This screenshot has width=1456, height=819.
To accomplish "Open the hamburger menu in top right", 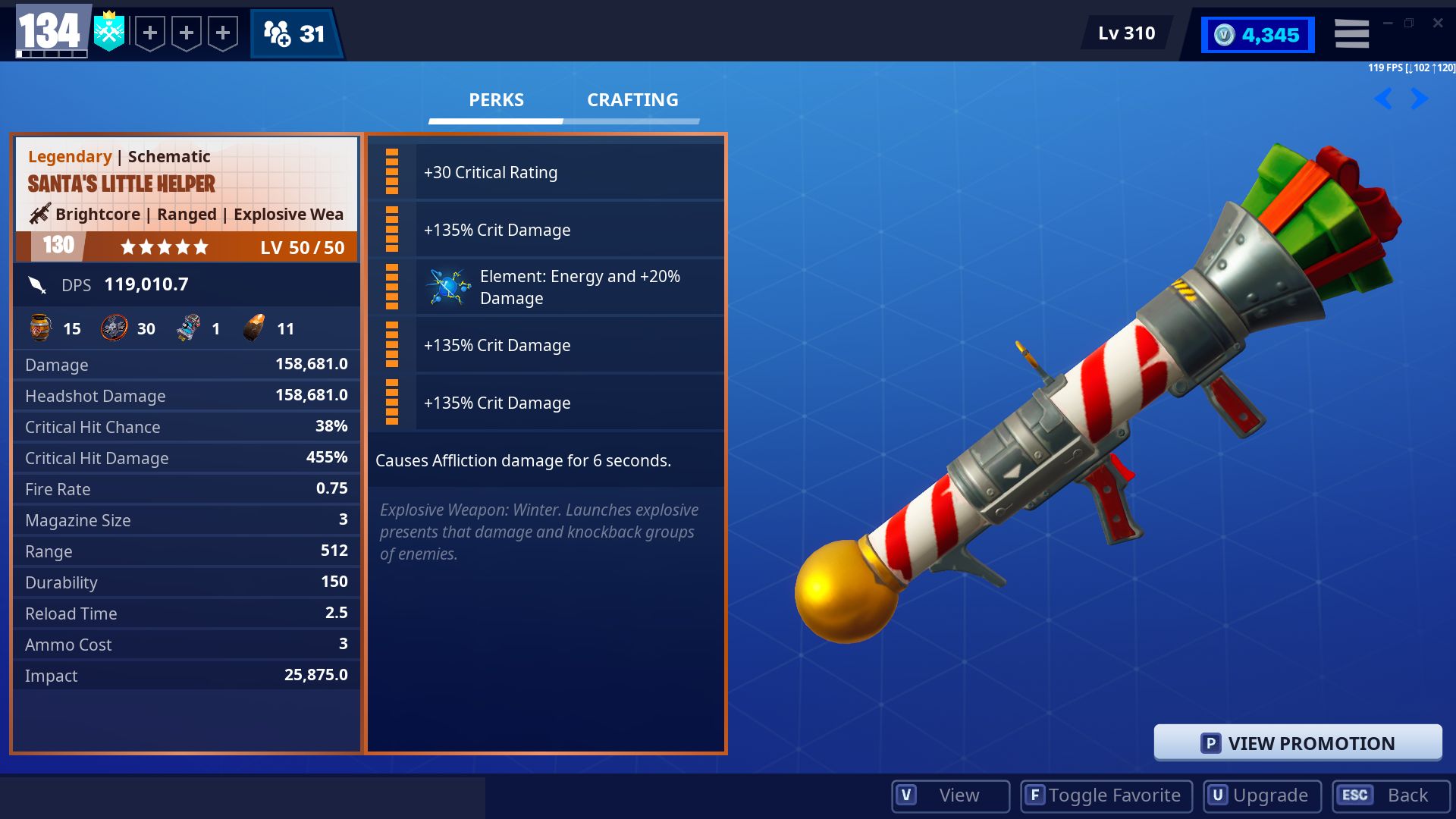I will point(1351,33).
